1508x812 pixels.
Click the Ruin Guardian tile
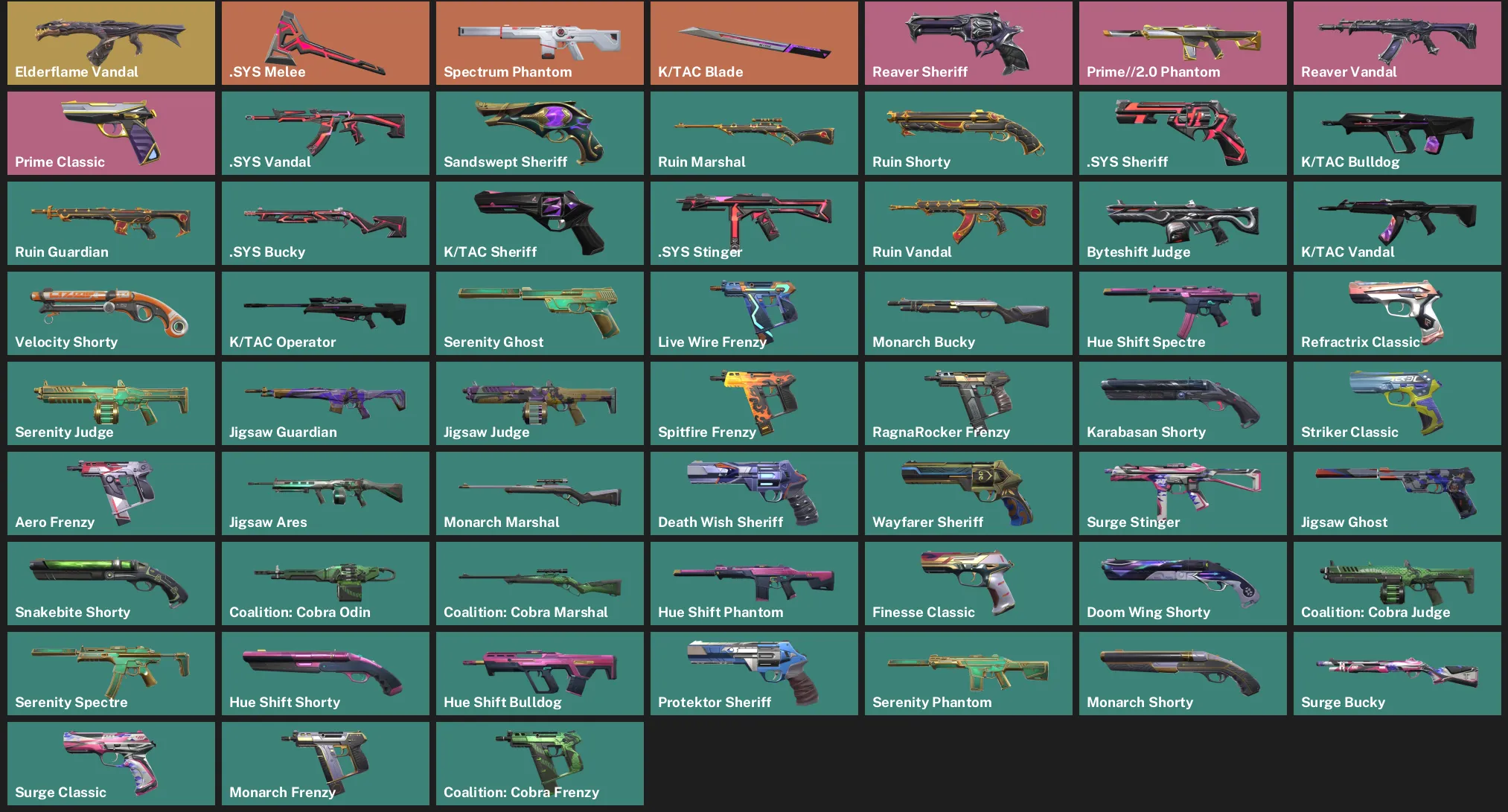[110, 223]
